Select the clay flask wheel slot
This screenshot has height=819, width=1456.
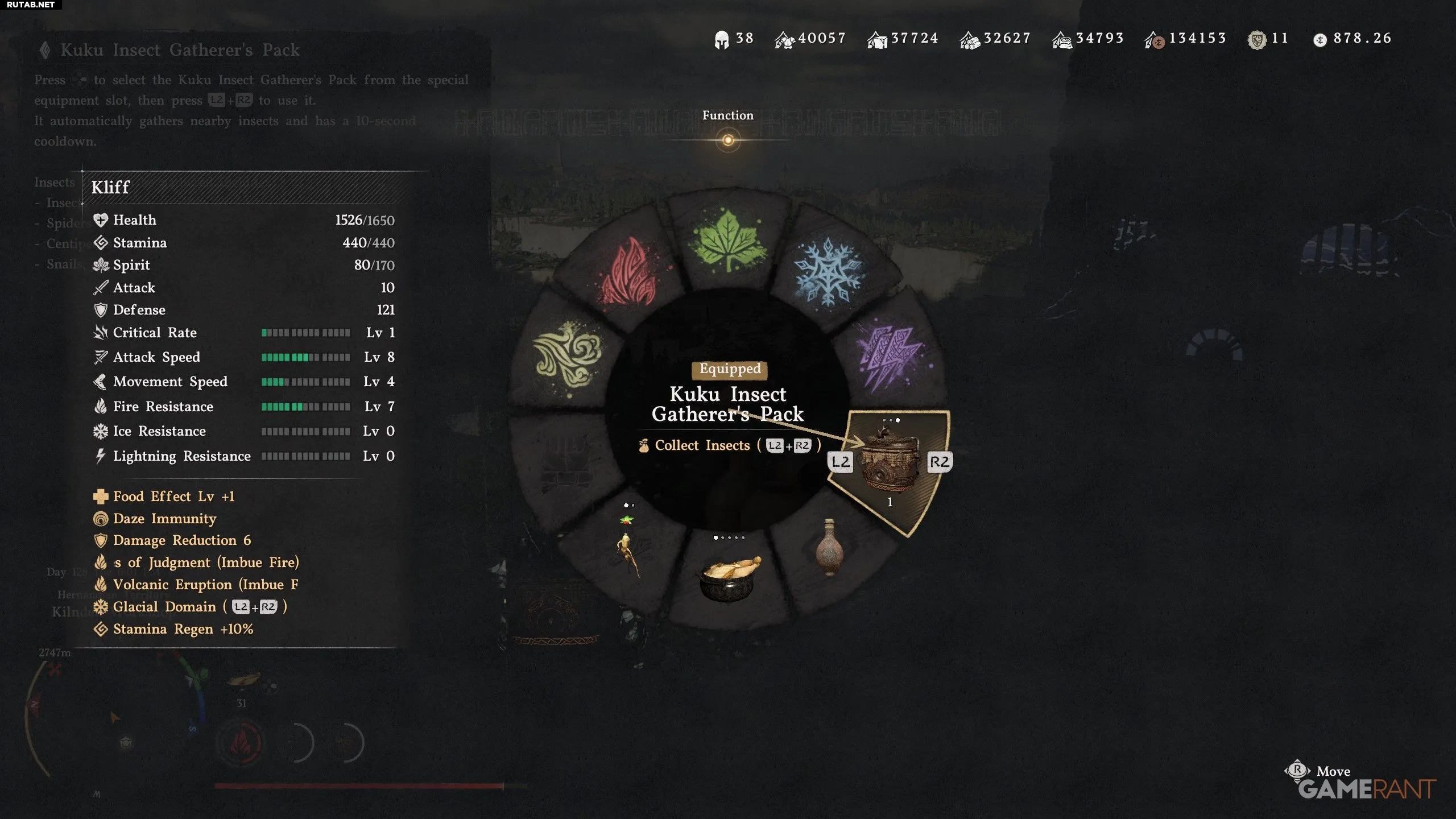(x=829, y=549)
